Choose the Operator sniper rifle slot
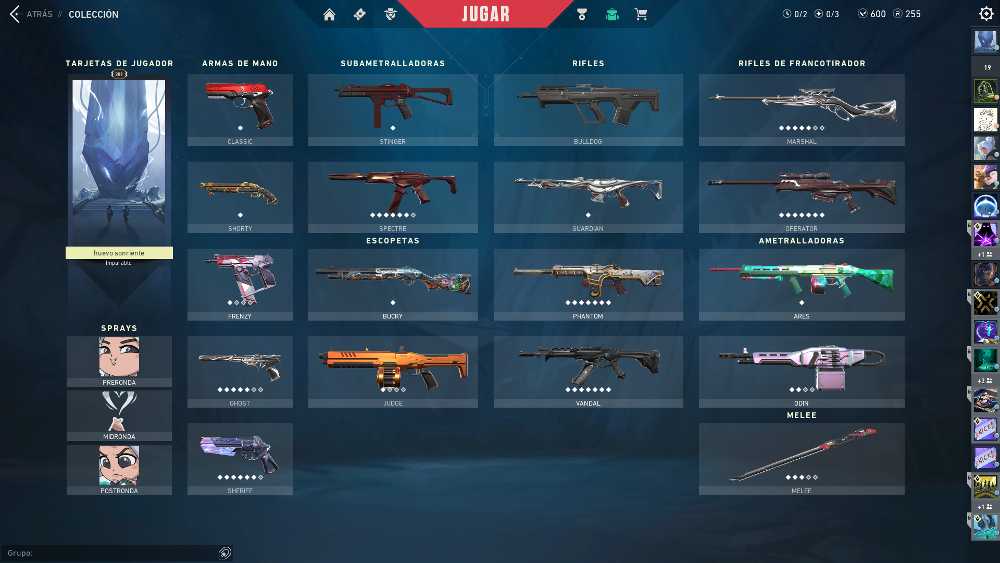1000x563 pixels. click(x=801, y=193)
